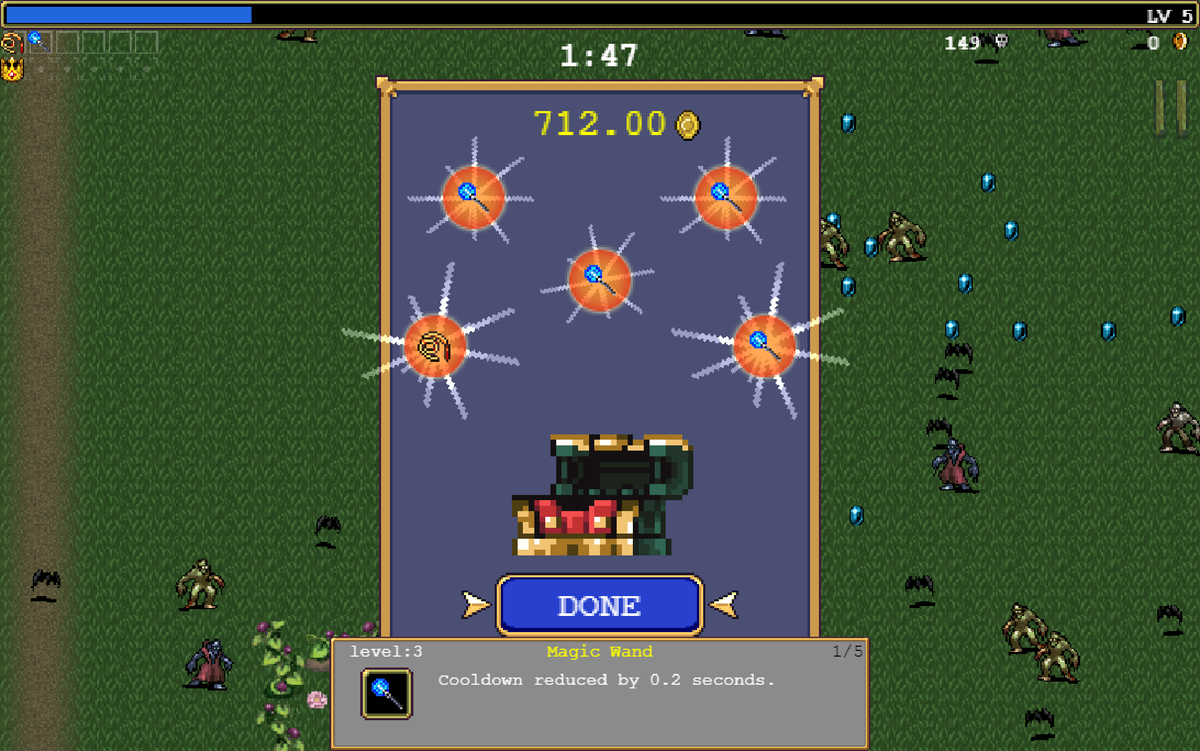The image size is (1200, 751).
Task: Open the treasure chest image
Action: [x=601, y=495]
